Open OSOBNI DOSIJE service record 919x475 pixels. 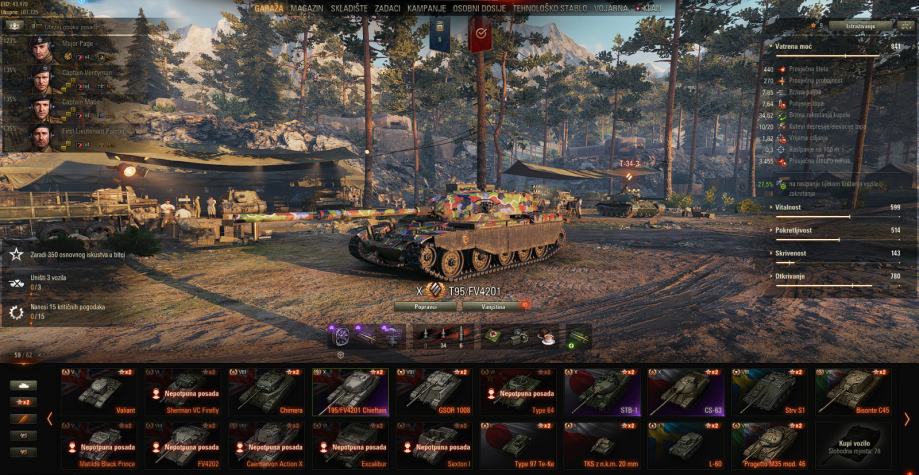click(479, 7)
